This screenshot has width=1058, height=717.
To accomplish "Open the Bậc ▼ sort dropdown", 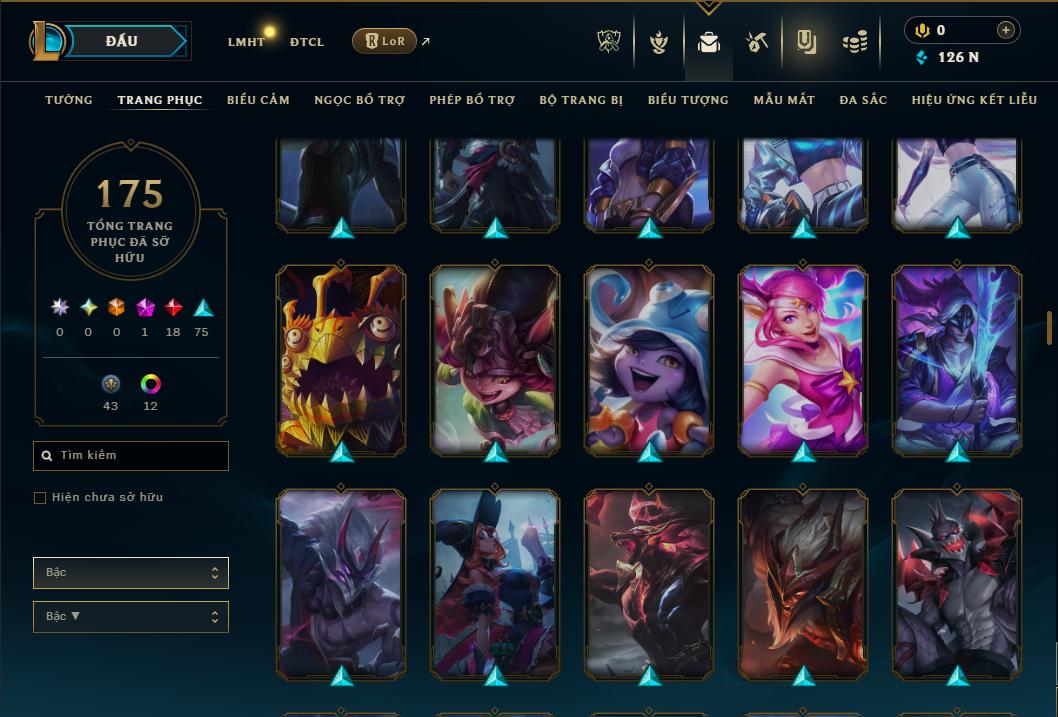I will [x=131, y=616].
